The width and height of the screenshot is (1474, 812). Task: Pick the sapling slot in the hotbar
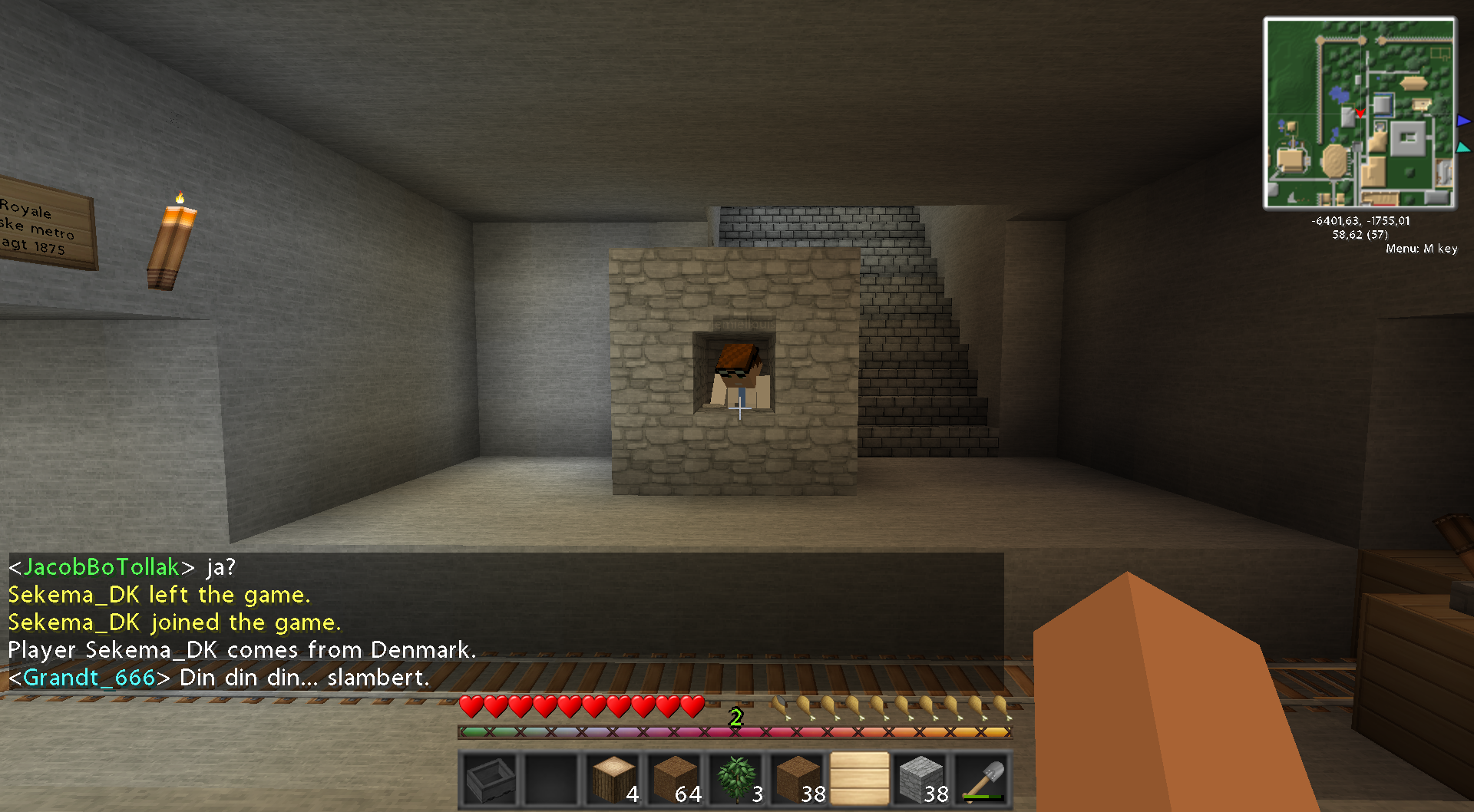(736, 780)
